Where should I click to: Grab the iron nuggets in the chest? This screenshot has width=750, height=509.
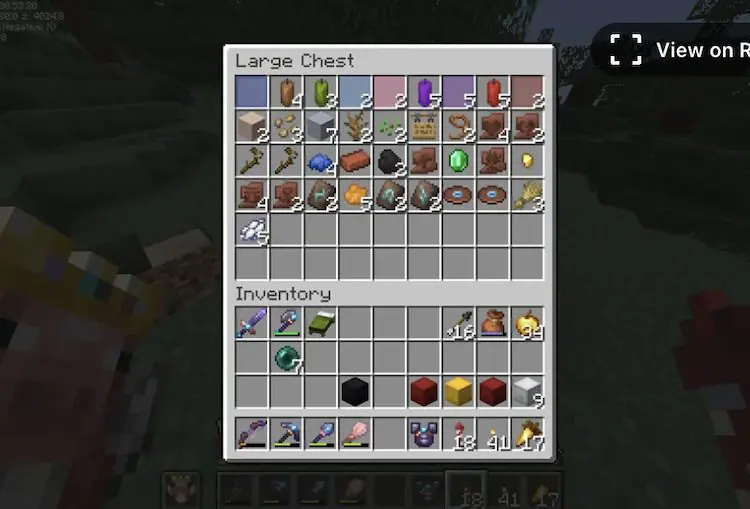point(252,229)
